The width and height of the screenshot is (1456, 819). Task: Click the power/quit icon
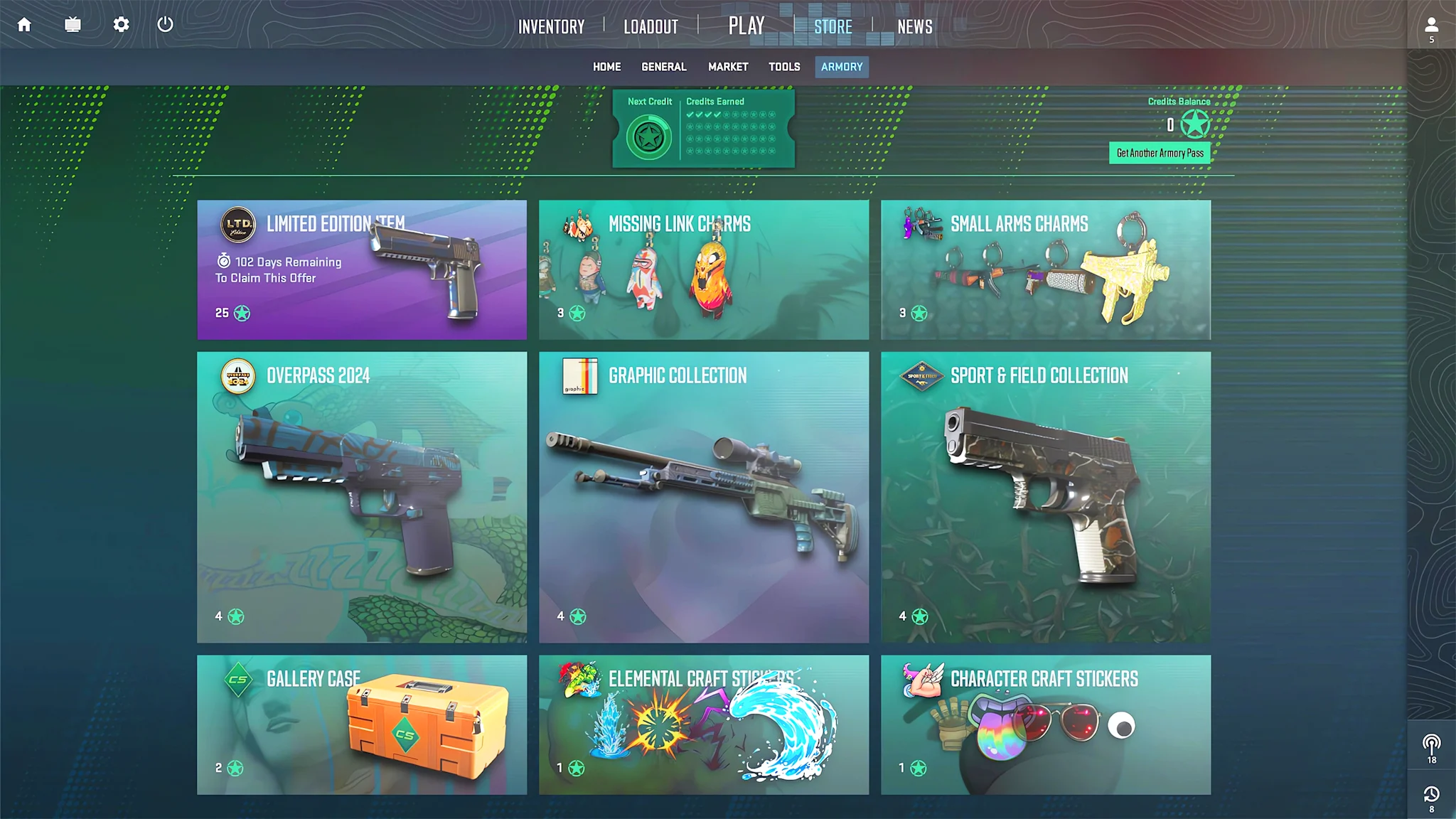click(x=165, y=25)
